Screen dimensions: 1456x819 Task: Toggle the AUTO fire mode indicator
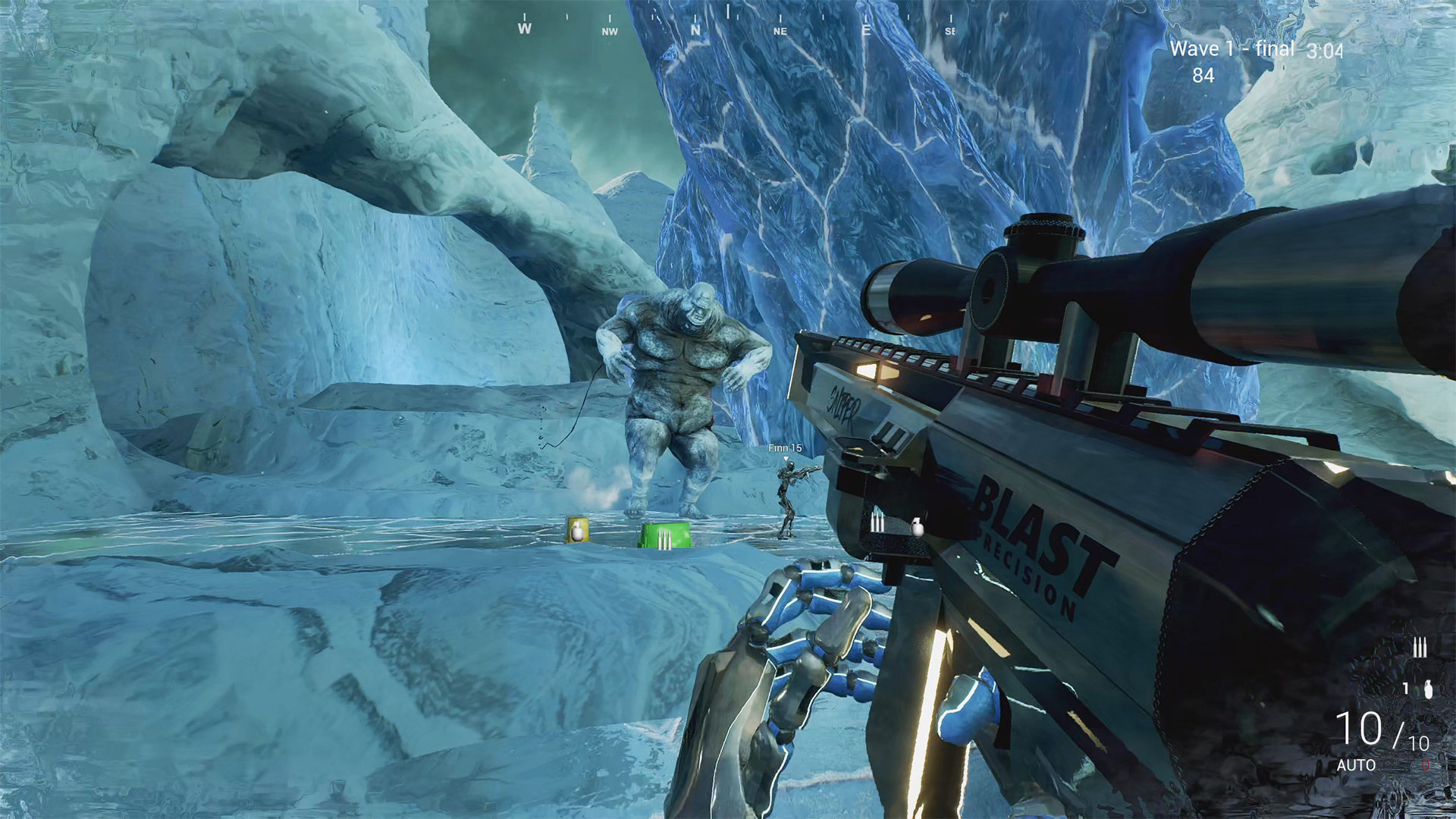coord(1356,766)
